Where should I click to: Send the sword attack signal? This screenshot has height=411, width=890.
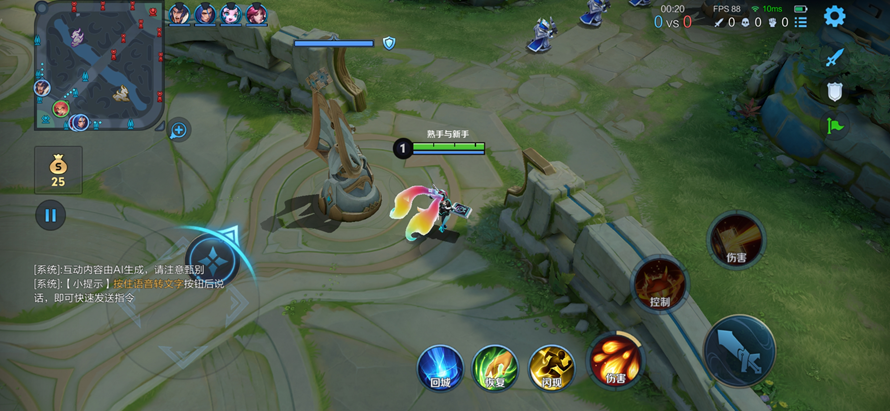(835, 58)
